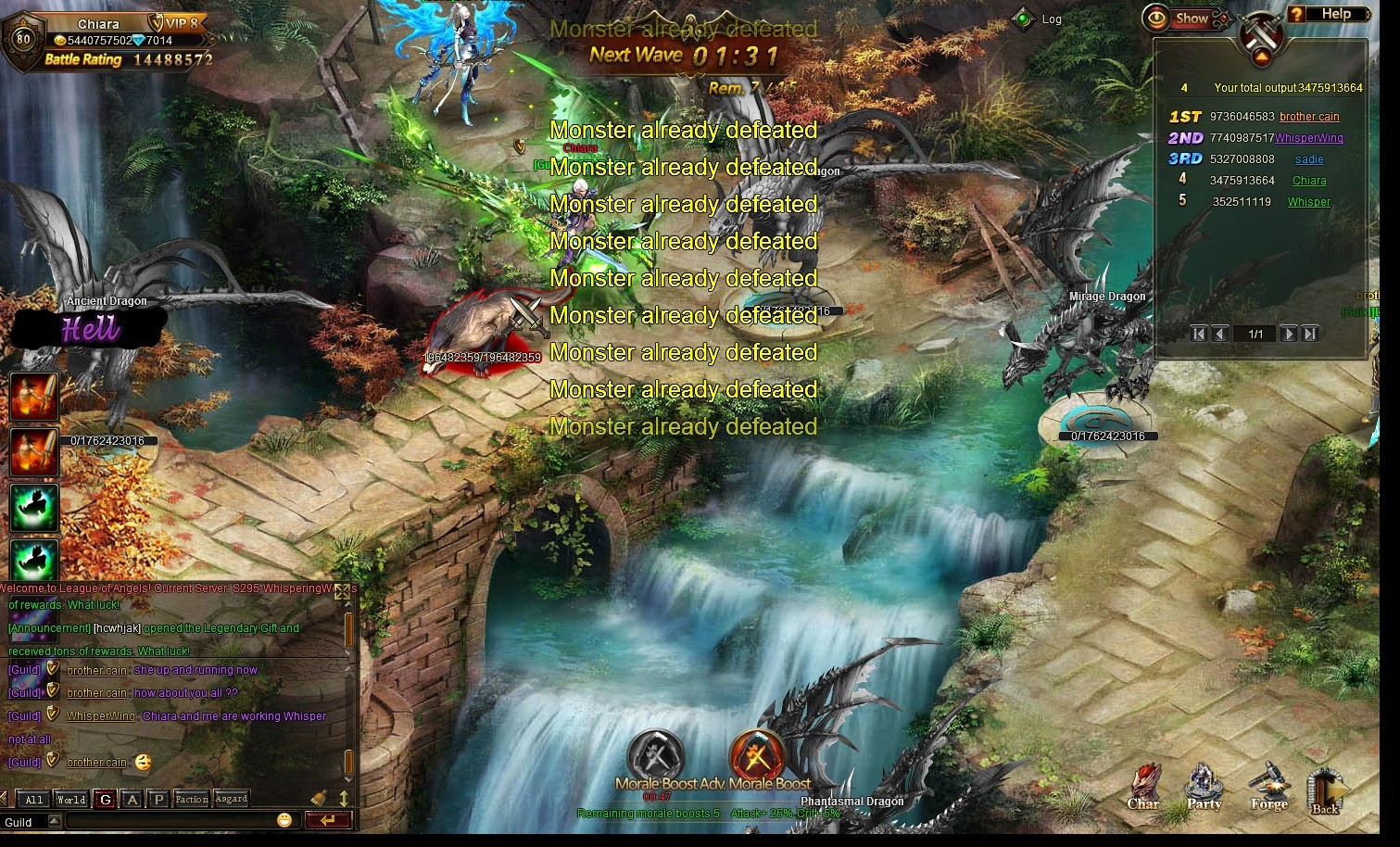Activate Adv. Morale Boost

(x=657, y=755)
